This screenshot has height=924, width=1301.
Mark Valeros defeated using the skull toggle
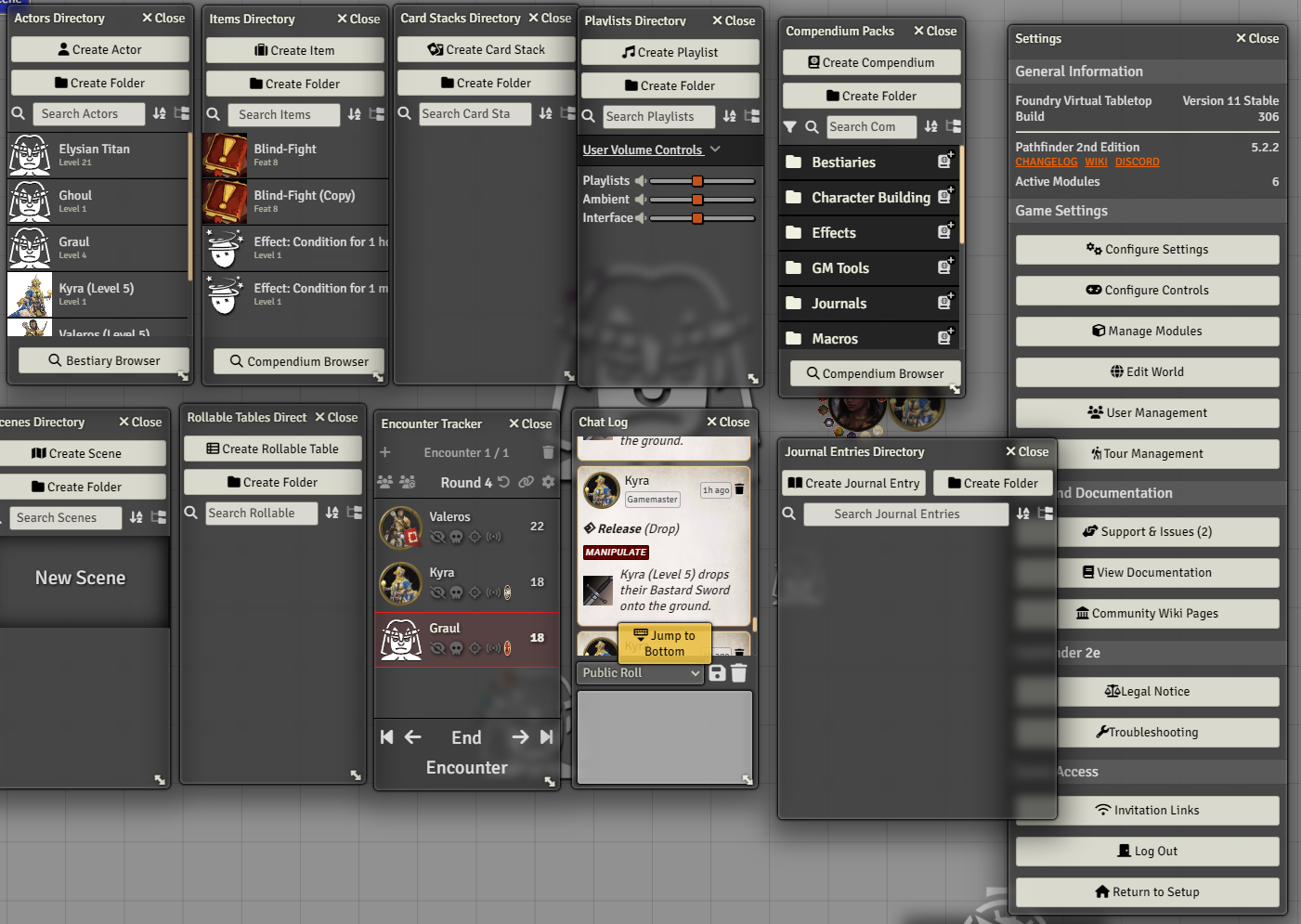[455, 537]
